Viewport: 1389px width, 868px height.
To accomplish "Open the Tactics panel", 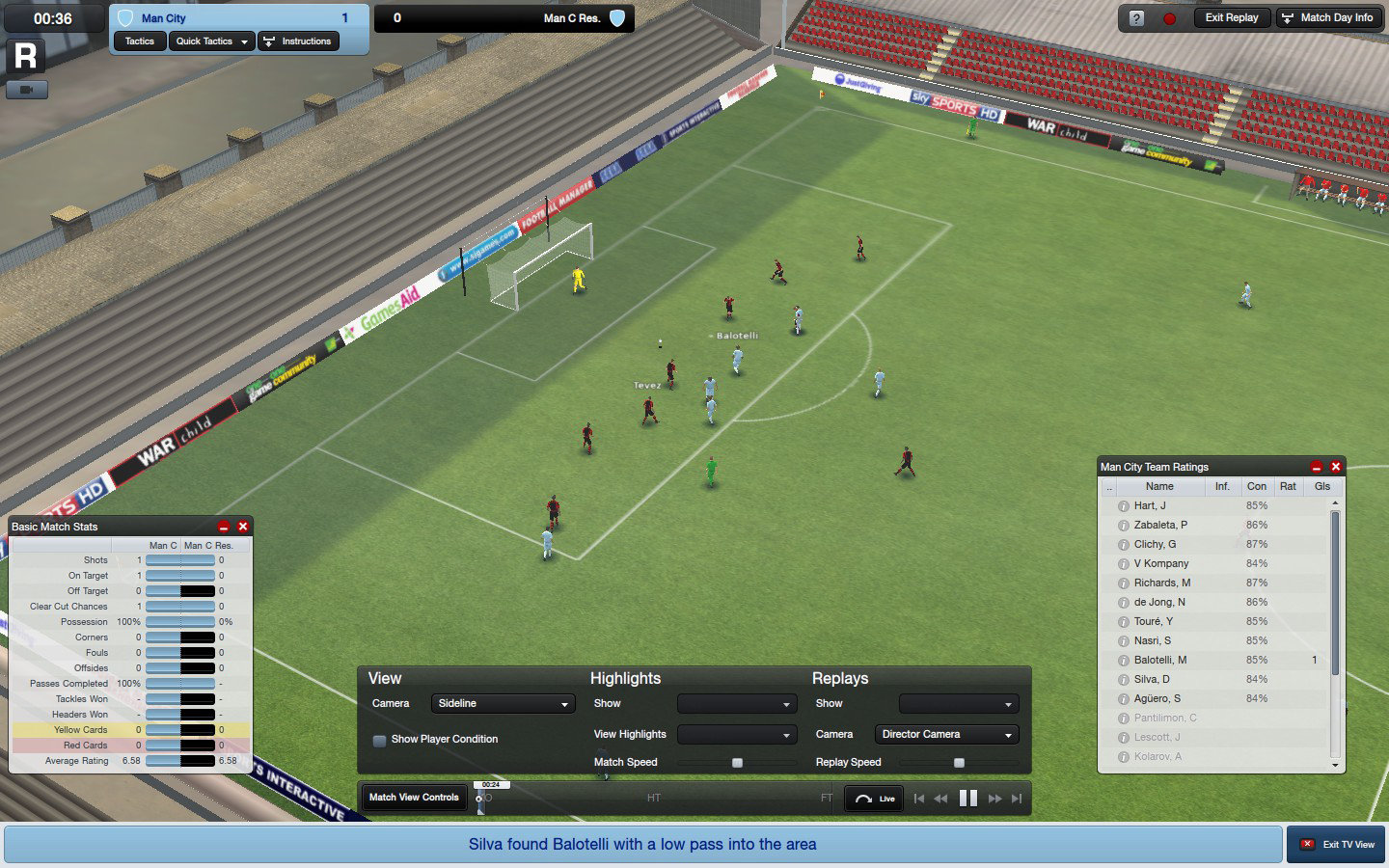I will tap(138, 41).
